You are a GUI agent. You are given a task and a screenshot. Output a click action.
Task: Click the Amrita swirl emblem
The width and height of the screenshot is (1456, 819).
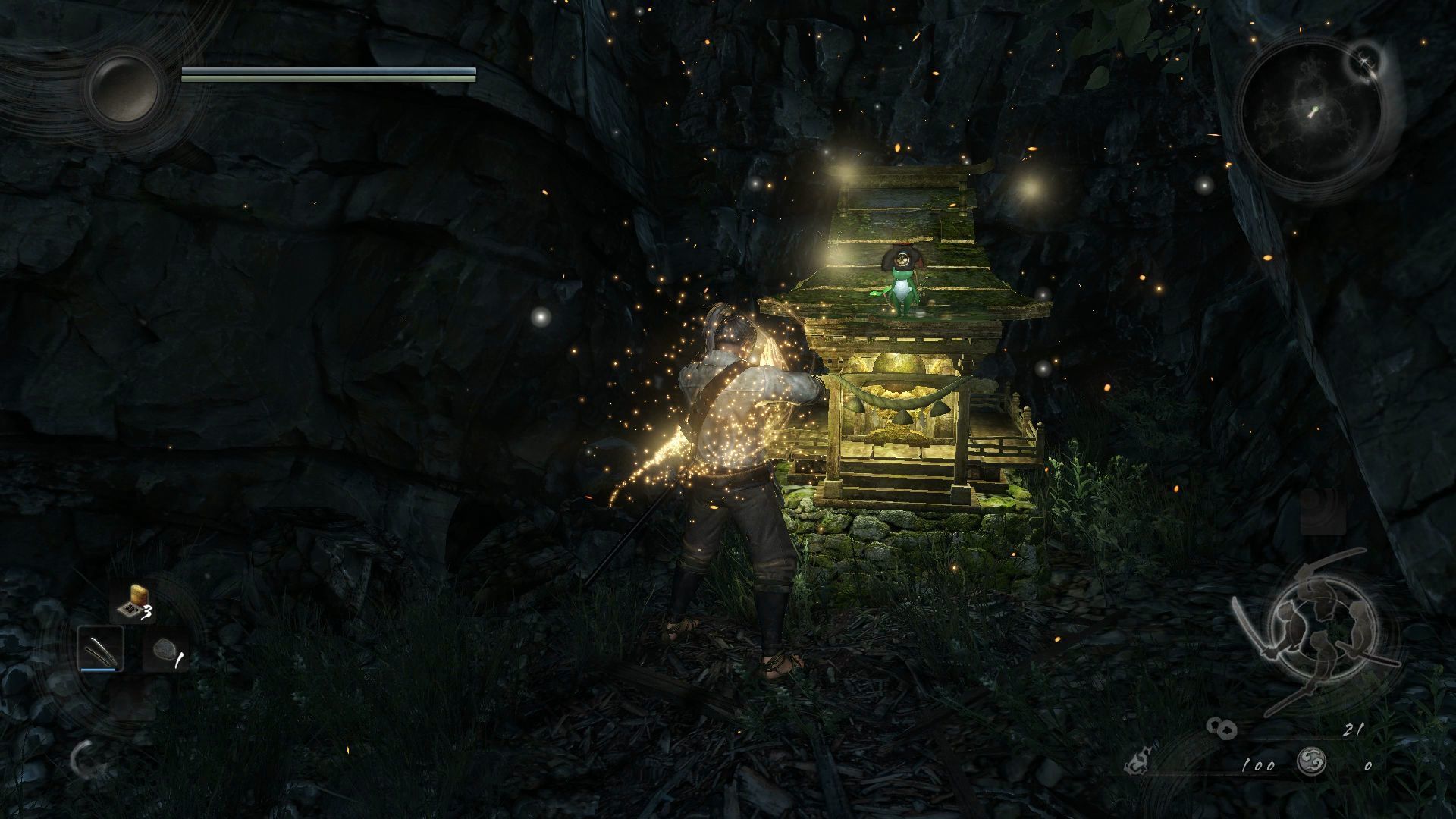pos(1310,764)
